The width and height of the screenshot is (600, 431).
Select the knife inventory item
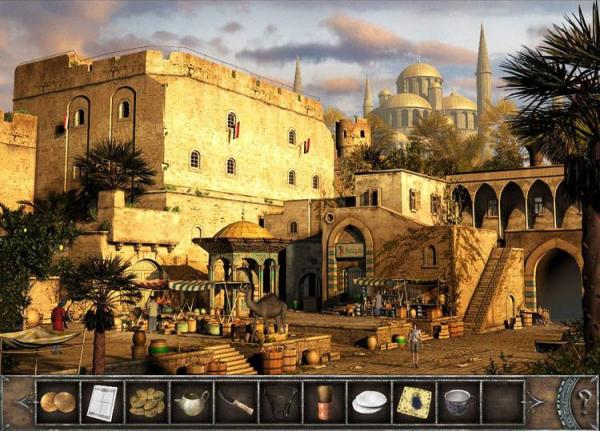click(236, 402)
